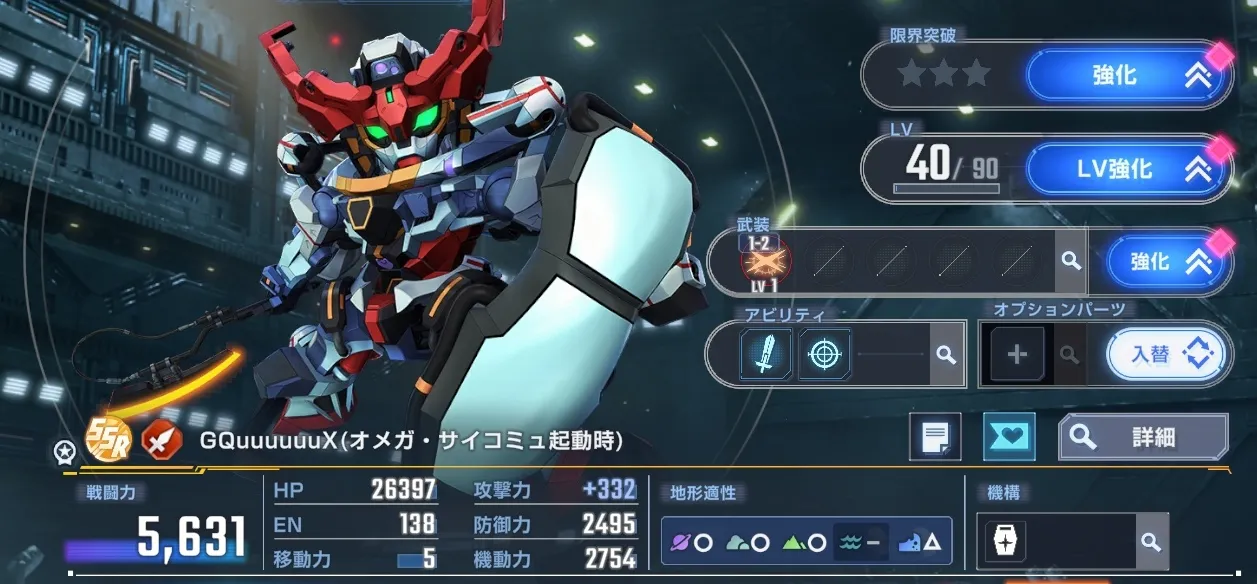Tap the red attack-type icon
Image resolution: width=1257 pixels, height=584 pixels.
159,438
